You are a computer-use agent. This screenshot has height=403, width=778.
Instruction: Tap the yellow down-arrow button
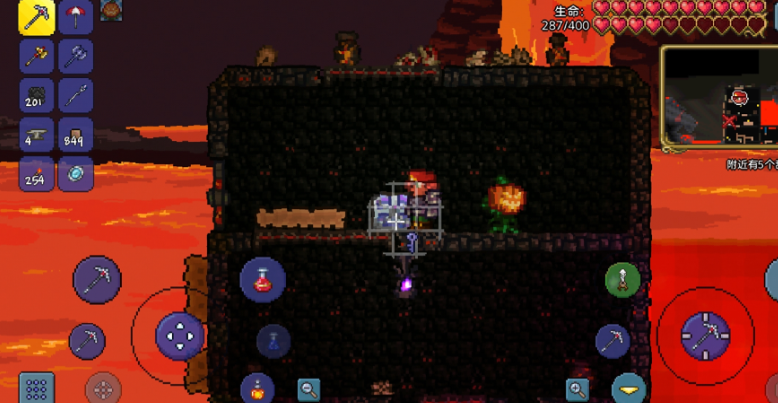point(629,389)
